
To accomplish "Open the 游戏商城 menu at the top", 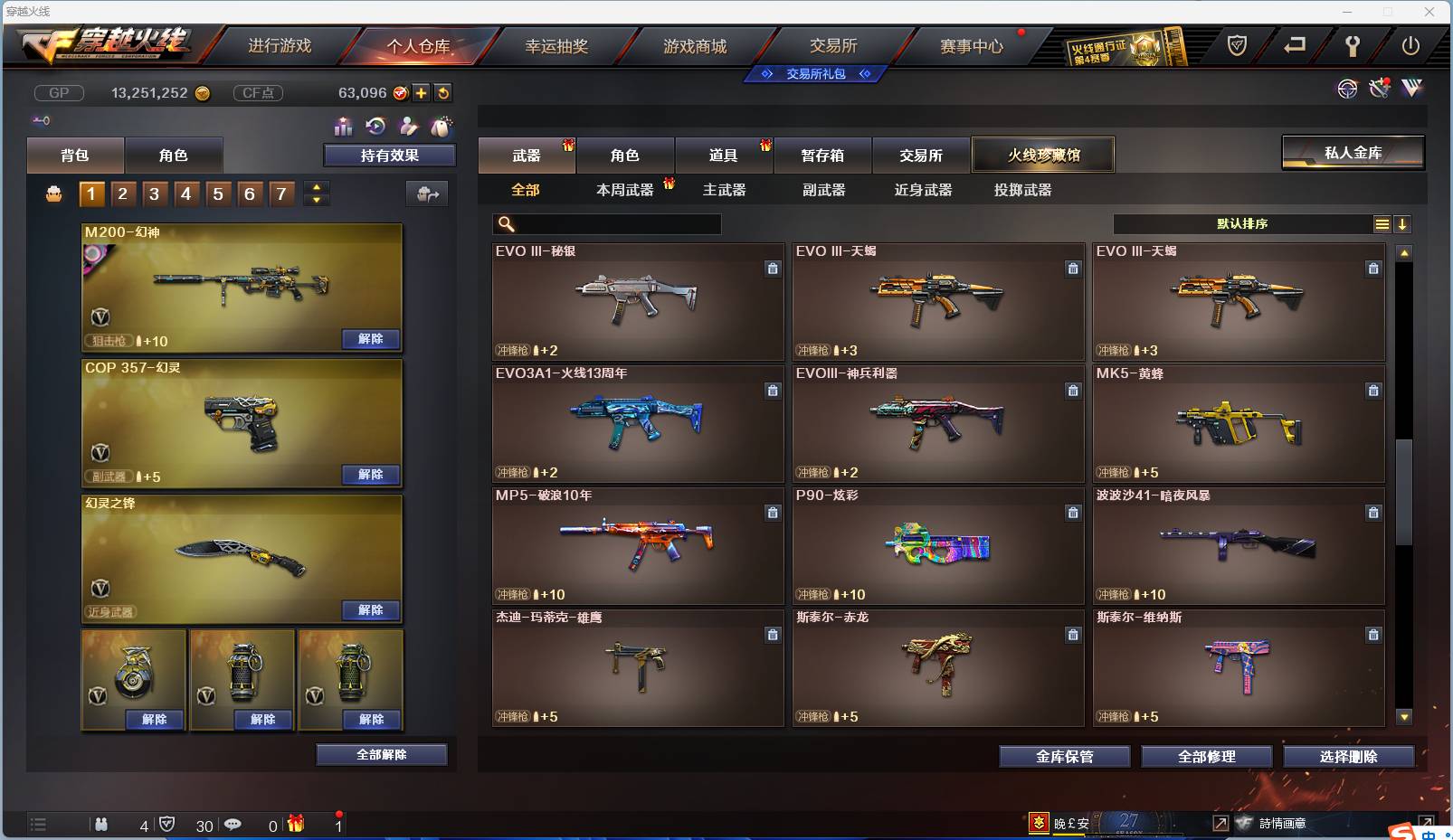I will click(x=696, y=46).
